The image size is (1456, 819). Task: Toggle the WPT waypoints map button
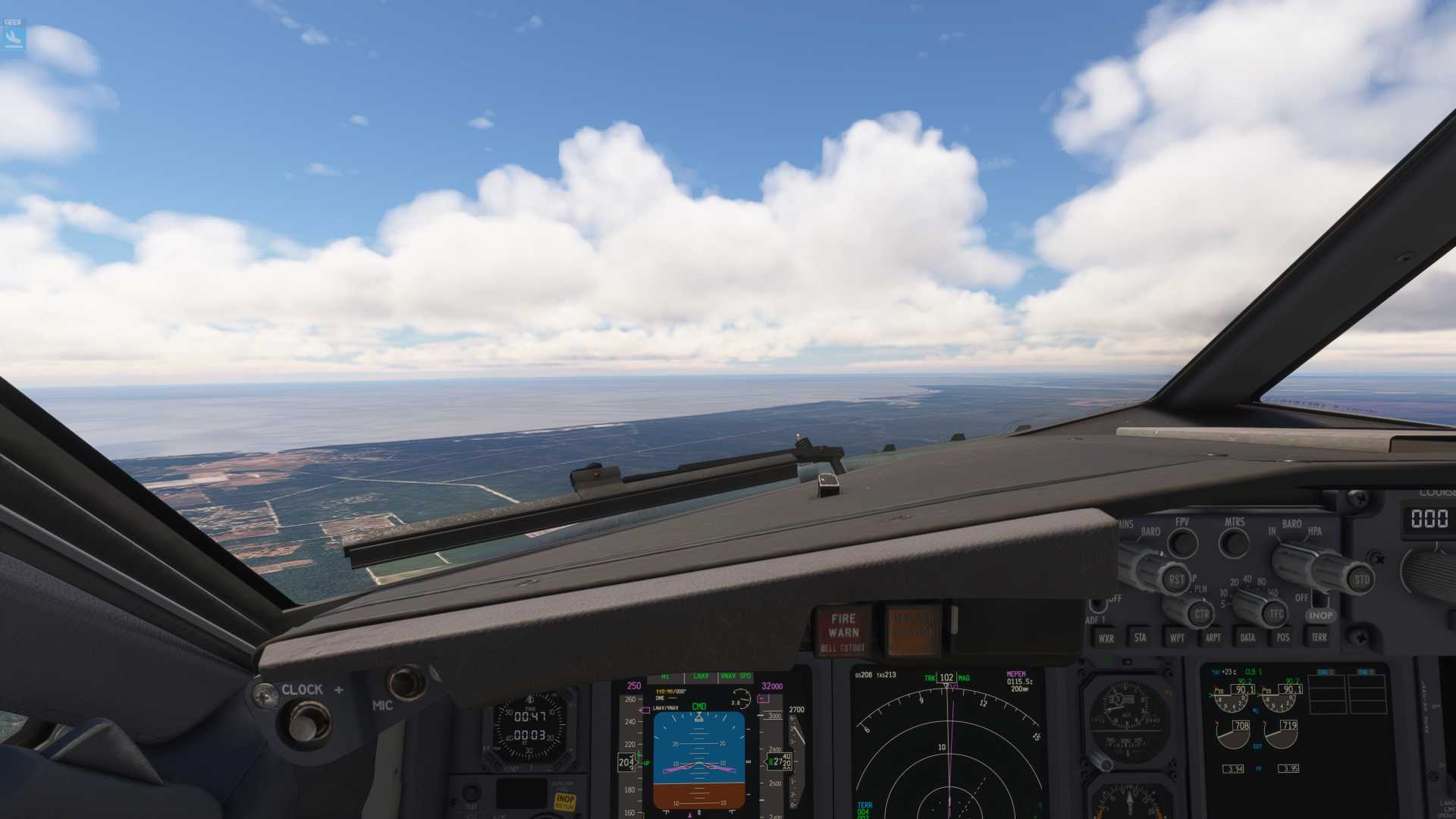point(1176,638)
